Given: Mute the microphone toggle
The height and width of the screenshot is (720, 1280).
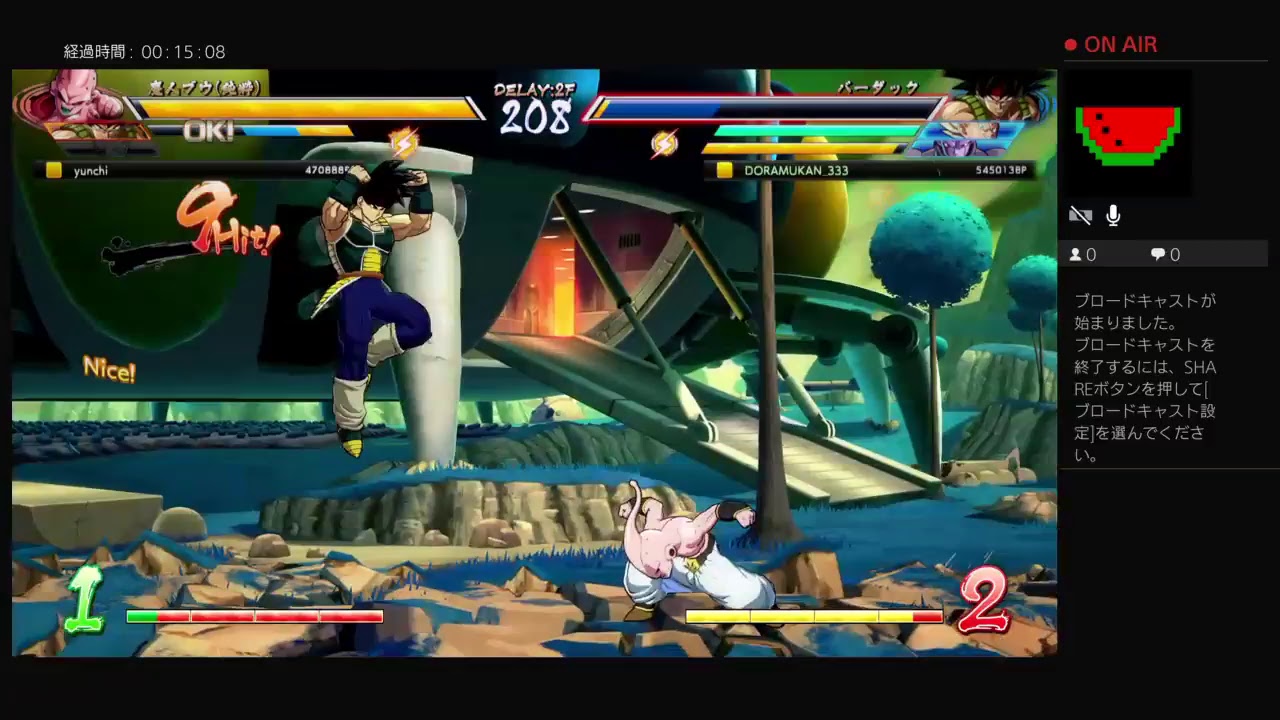Looking at the screenshot, I should click(x=1113, y=214).
